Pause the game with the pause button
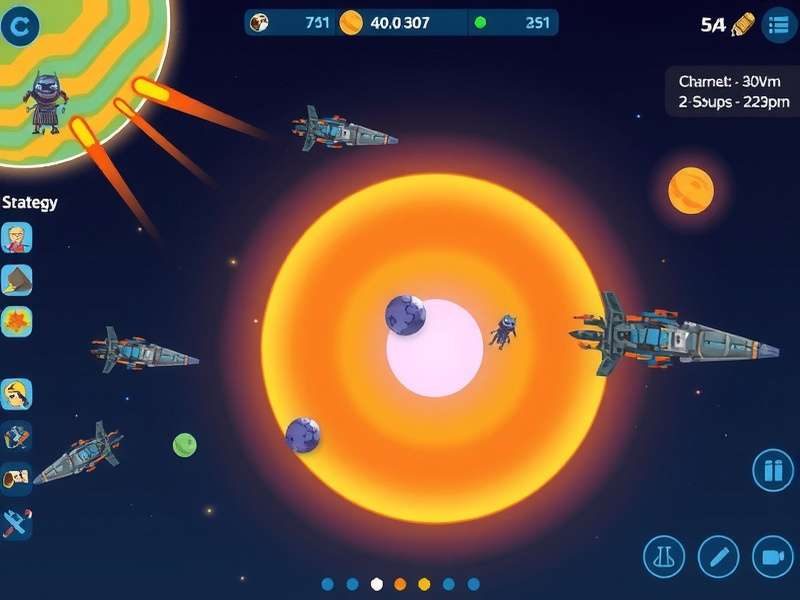This screenshot has height=600, width=800. [x=772, y=470]
